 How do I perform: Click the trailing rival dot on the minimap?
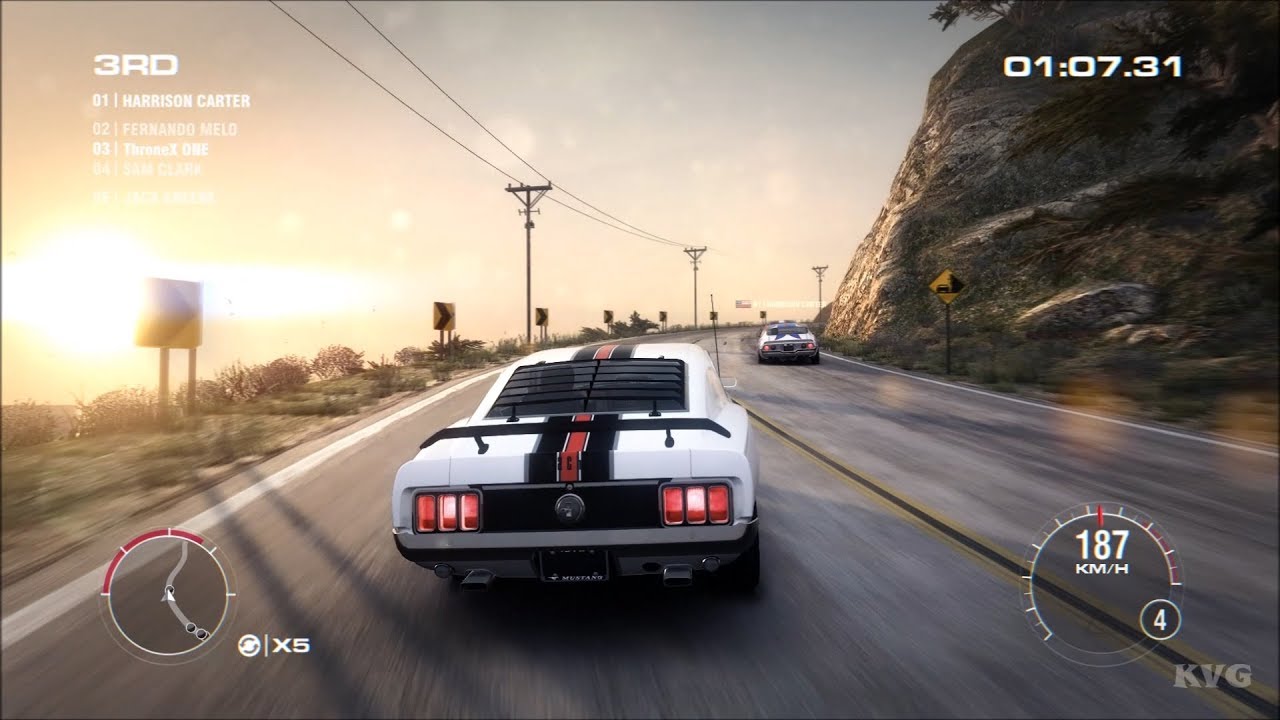click(x=201, y=634)
